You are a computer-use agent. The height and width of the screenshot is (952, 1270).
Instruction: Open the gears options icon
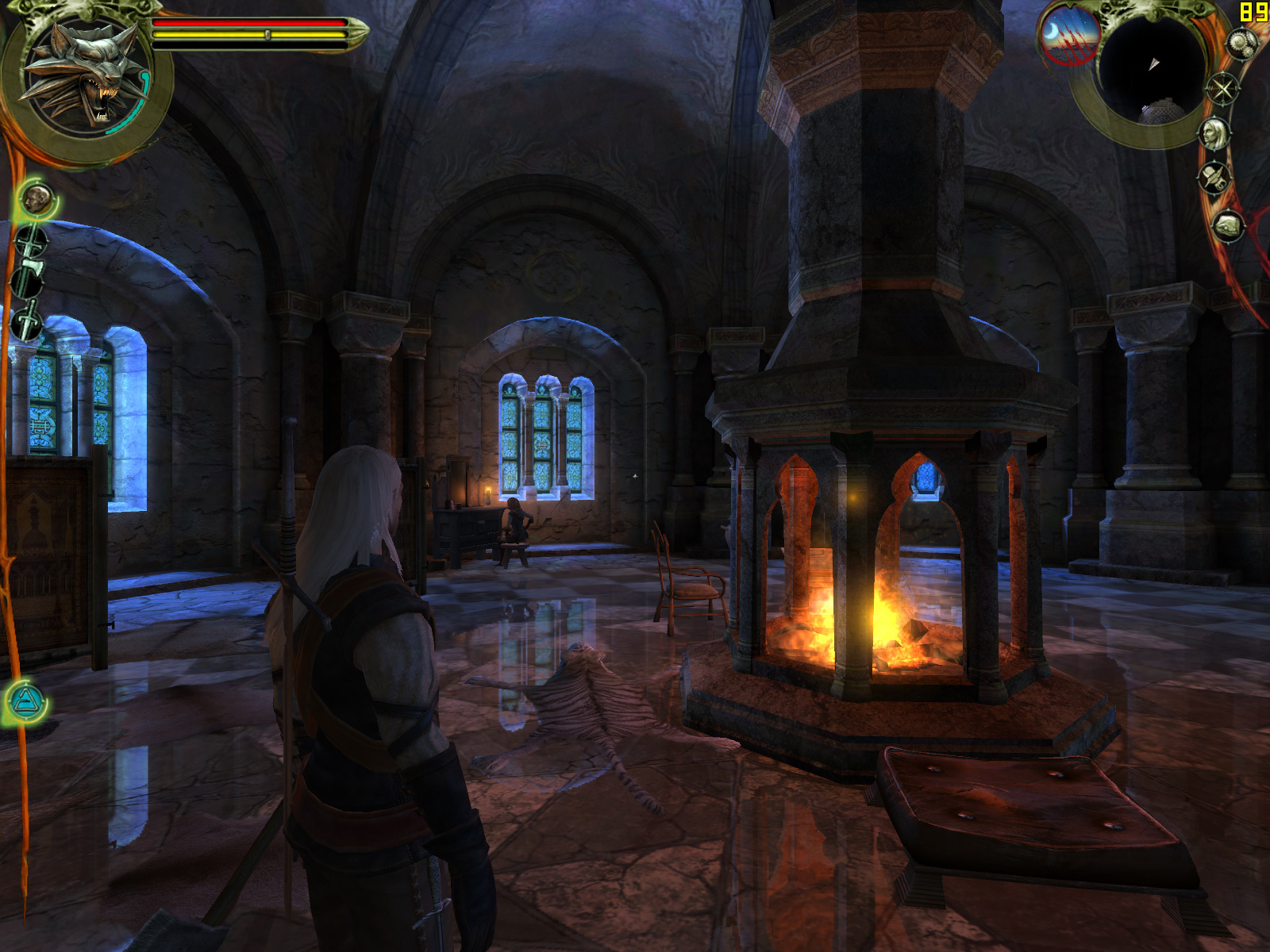point(1241,44)
